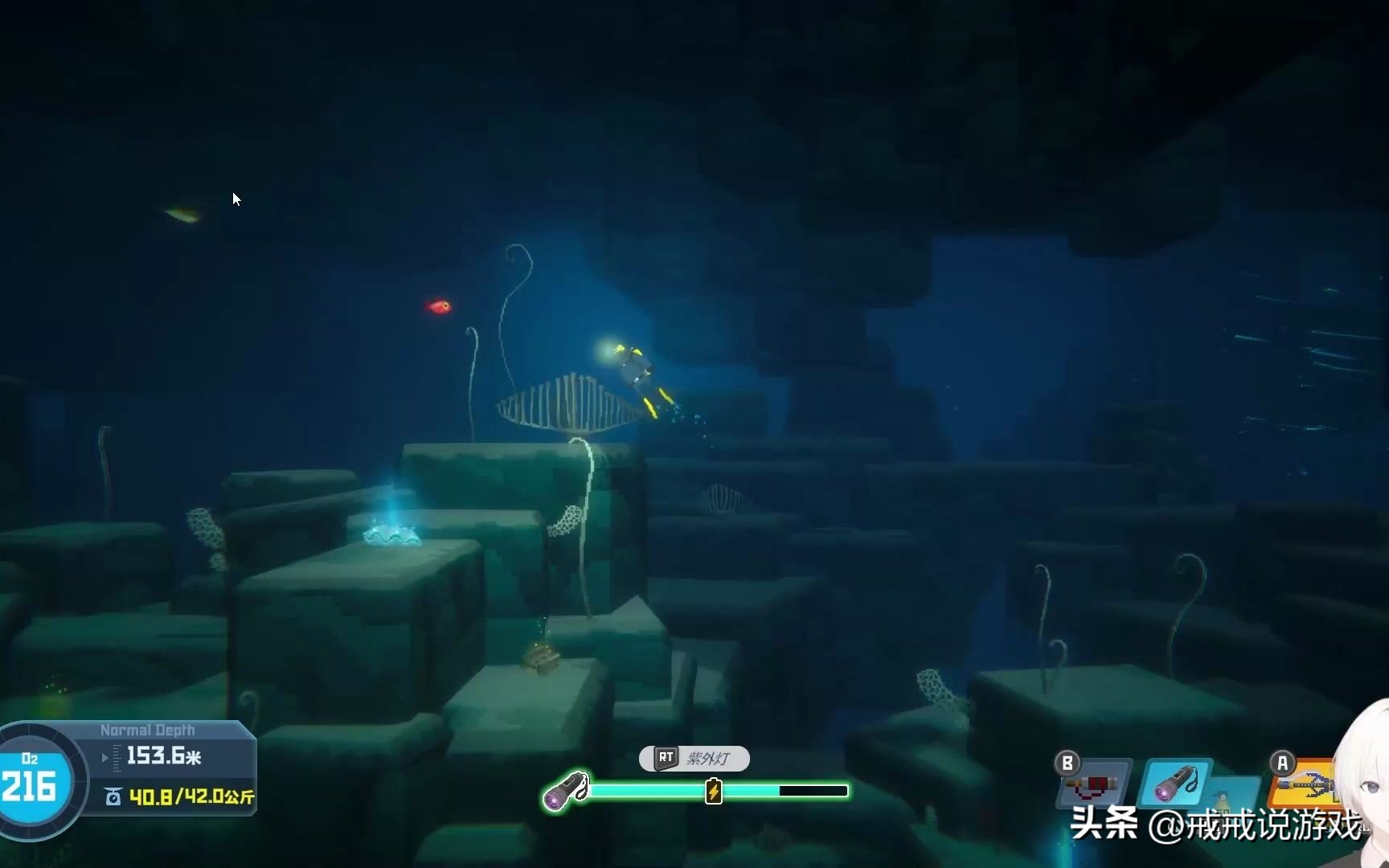The image size is (1389, 868).
Task: Select the melee weapon slot
Action: (x=1092, y=784)
